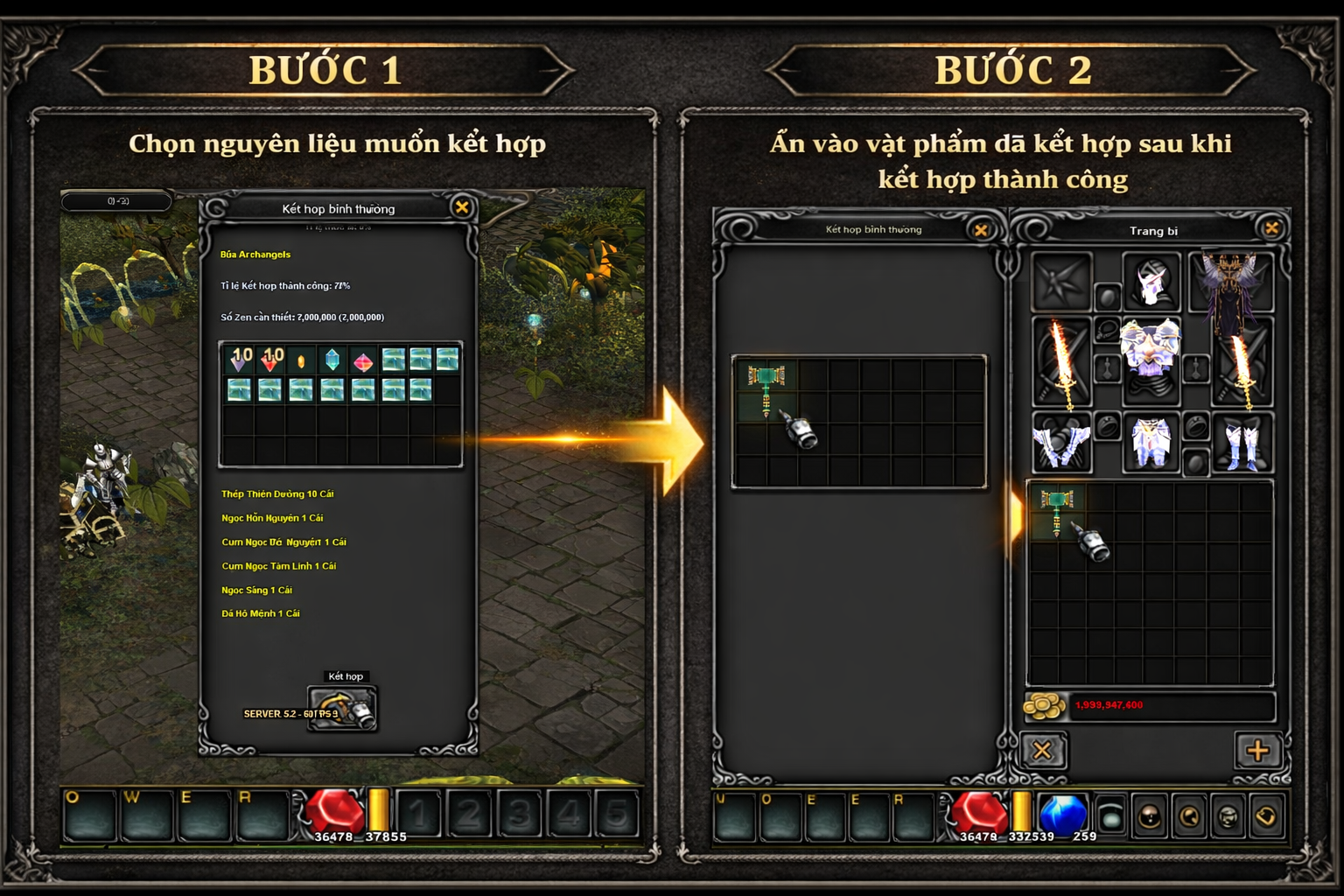Use the blue mana potion on the hotbar
This screenshot has width=1344, height=896.
[1063, 812]
